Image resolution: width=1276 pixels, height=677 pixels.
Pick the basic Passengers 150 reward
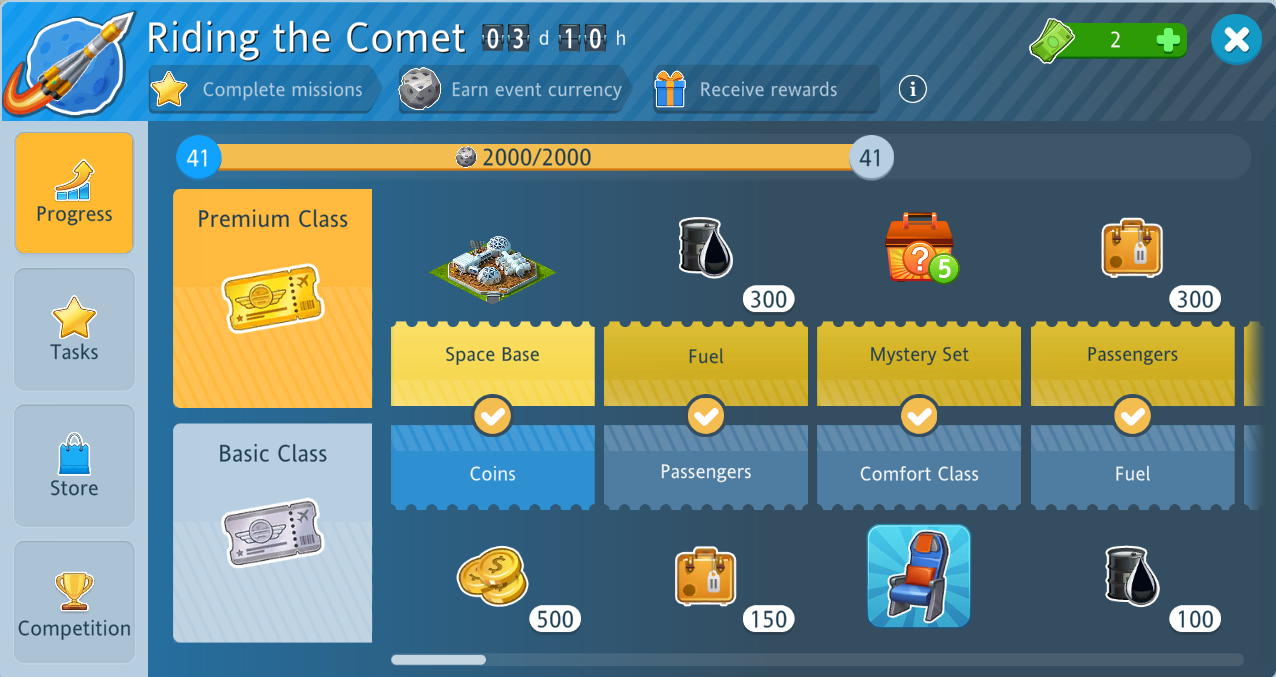[706, 578]
